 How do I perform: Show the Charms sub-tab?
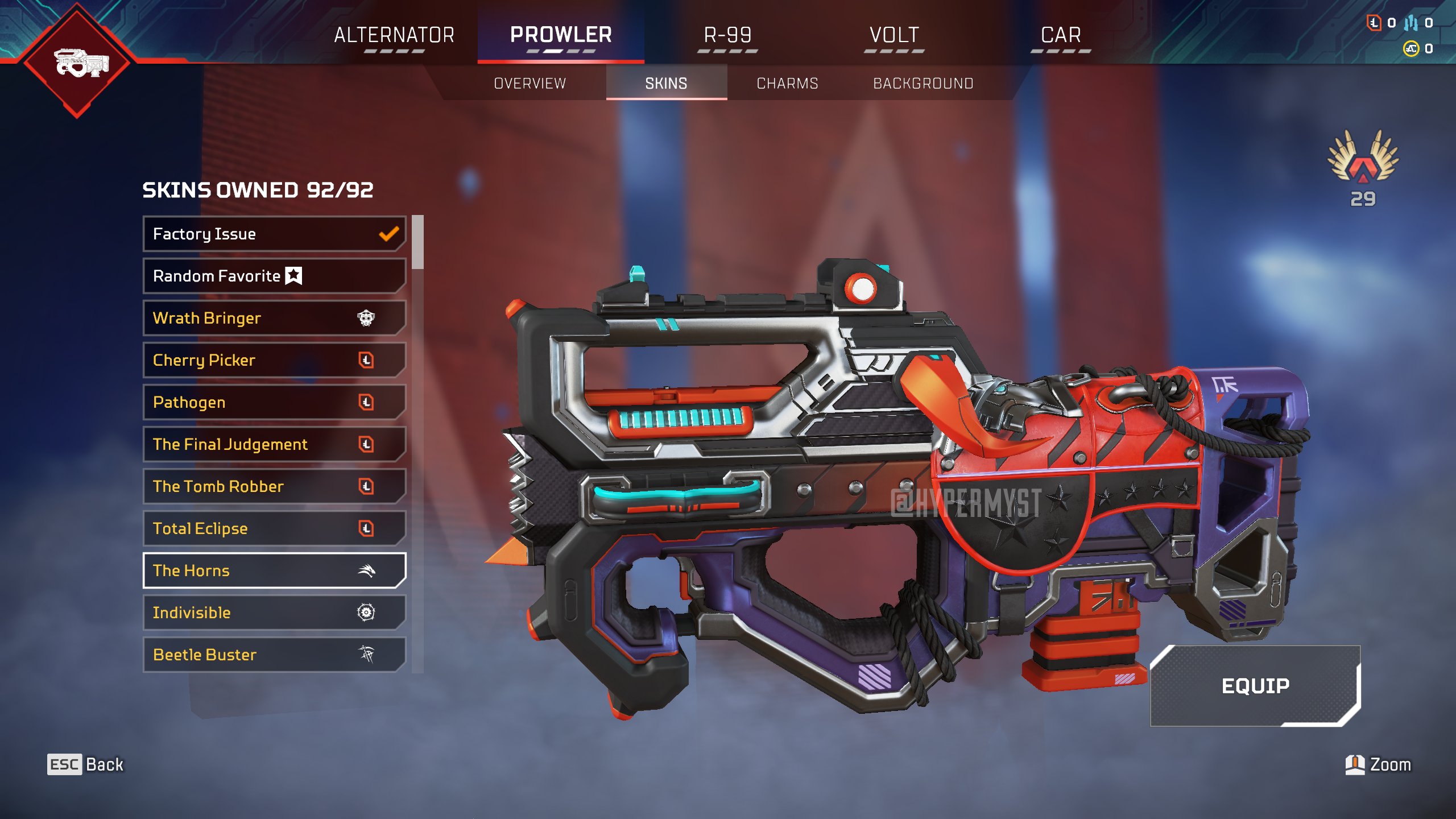click(787, 84)
